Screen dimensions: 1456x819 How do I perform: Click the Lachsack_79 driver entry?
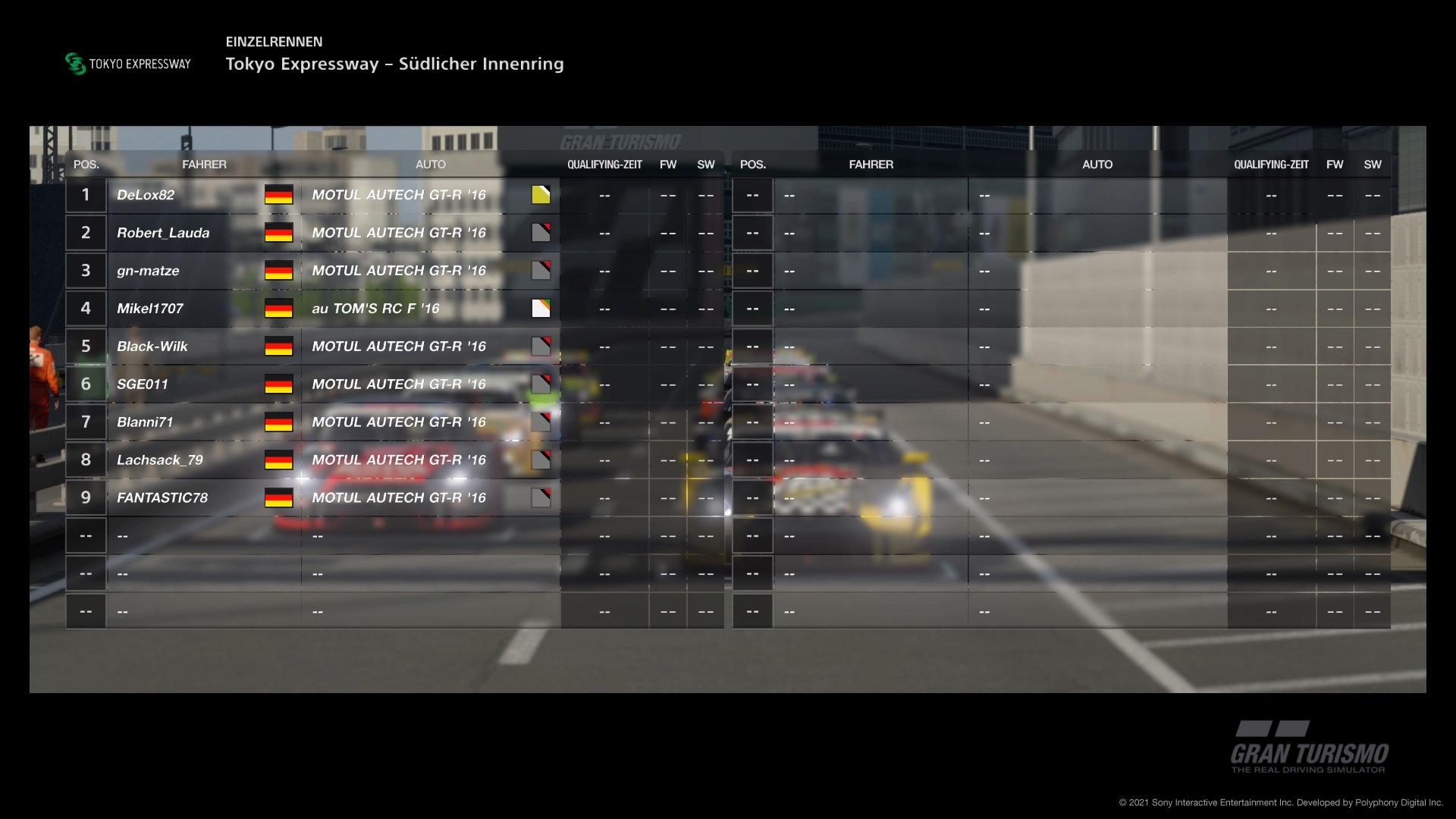(159, 460)
